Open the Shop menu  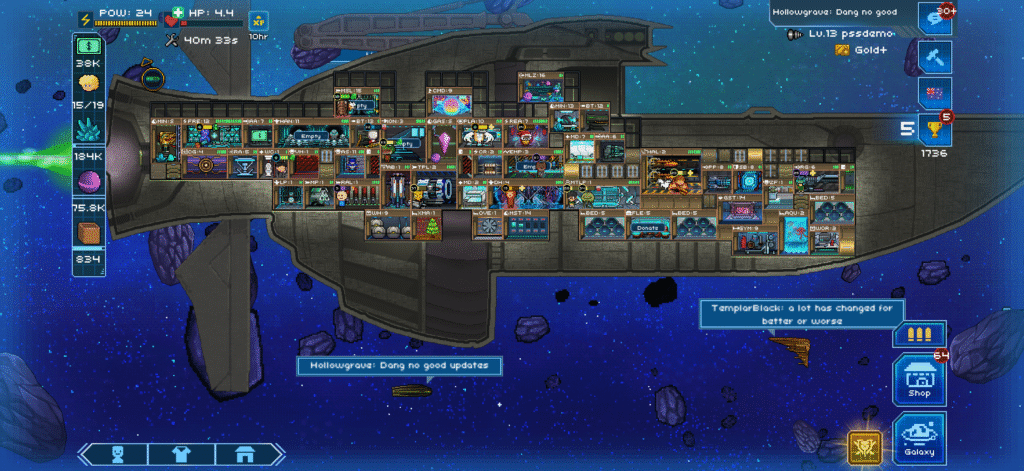(918, 378)
